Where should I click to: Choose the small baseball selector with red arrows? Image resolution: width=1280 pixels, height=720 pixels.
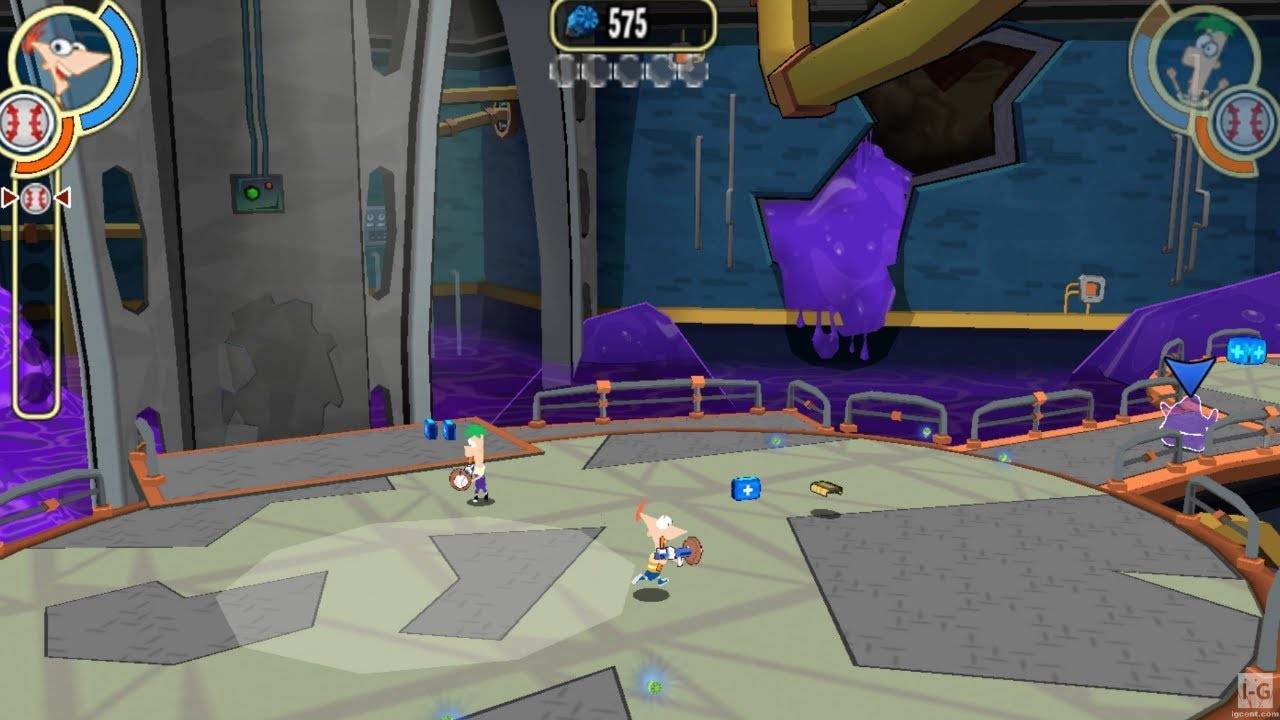click(x=35, y=197)
